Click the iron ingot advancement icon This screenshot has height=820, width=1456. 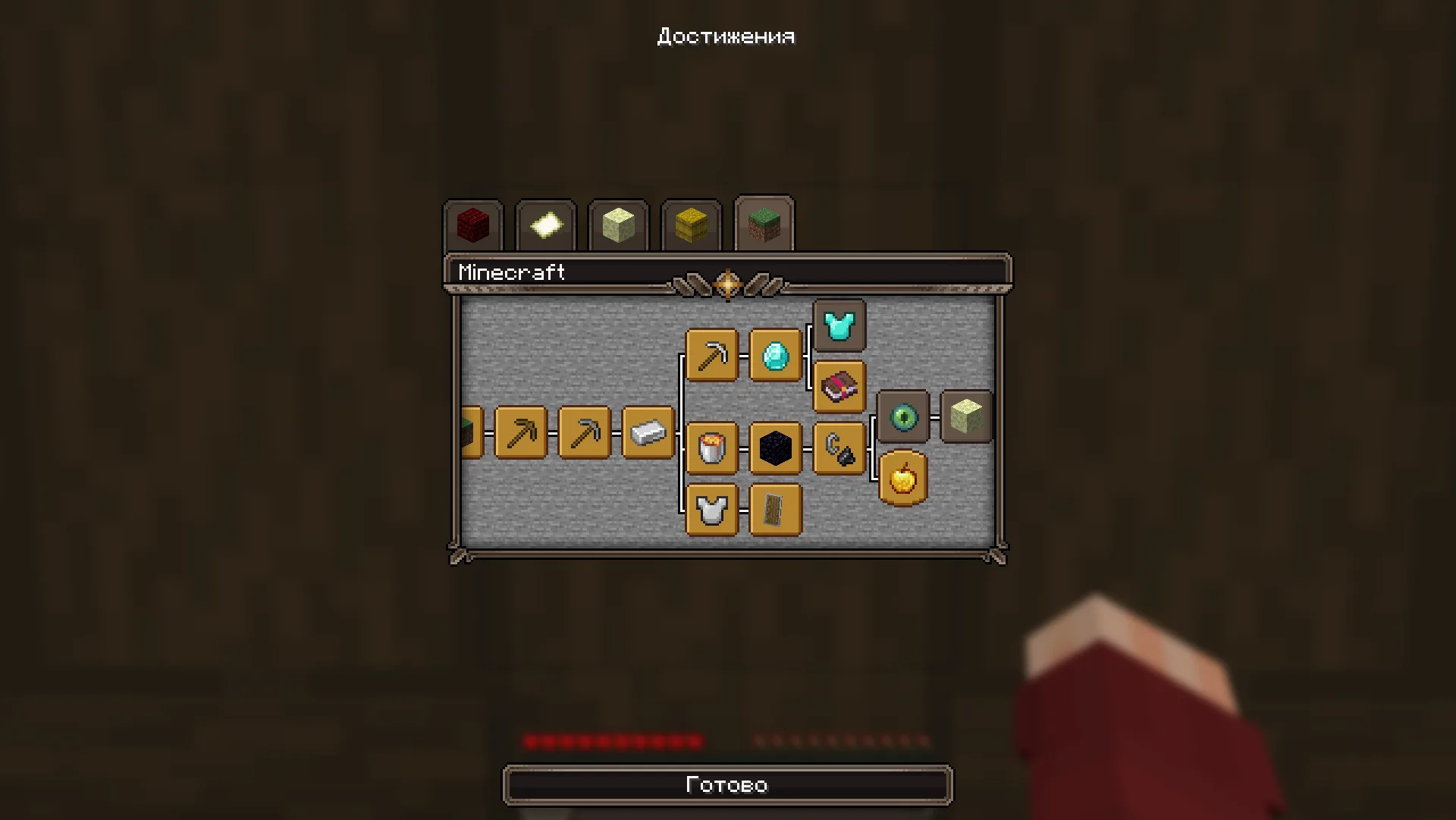[647, 432]
